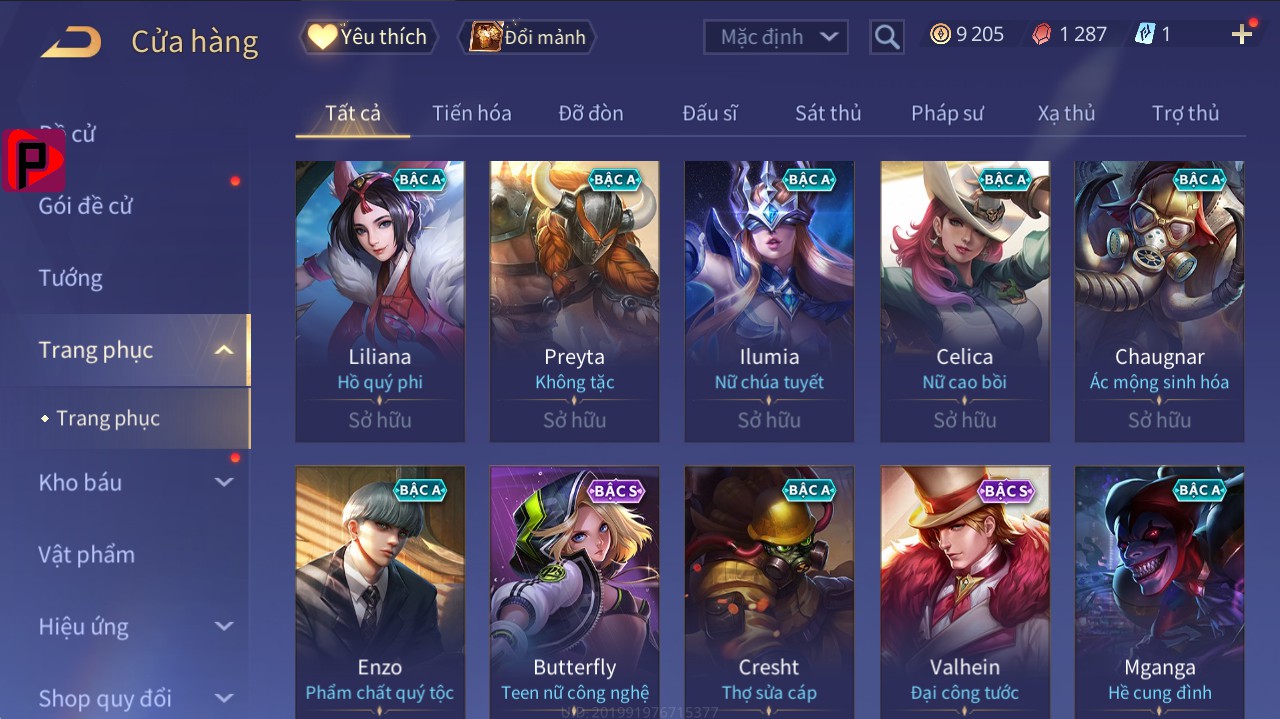Switch to the Tiến hóa tab

[471, 113]
